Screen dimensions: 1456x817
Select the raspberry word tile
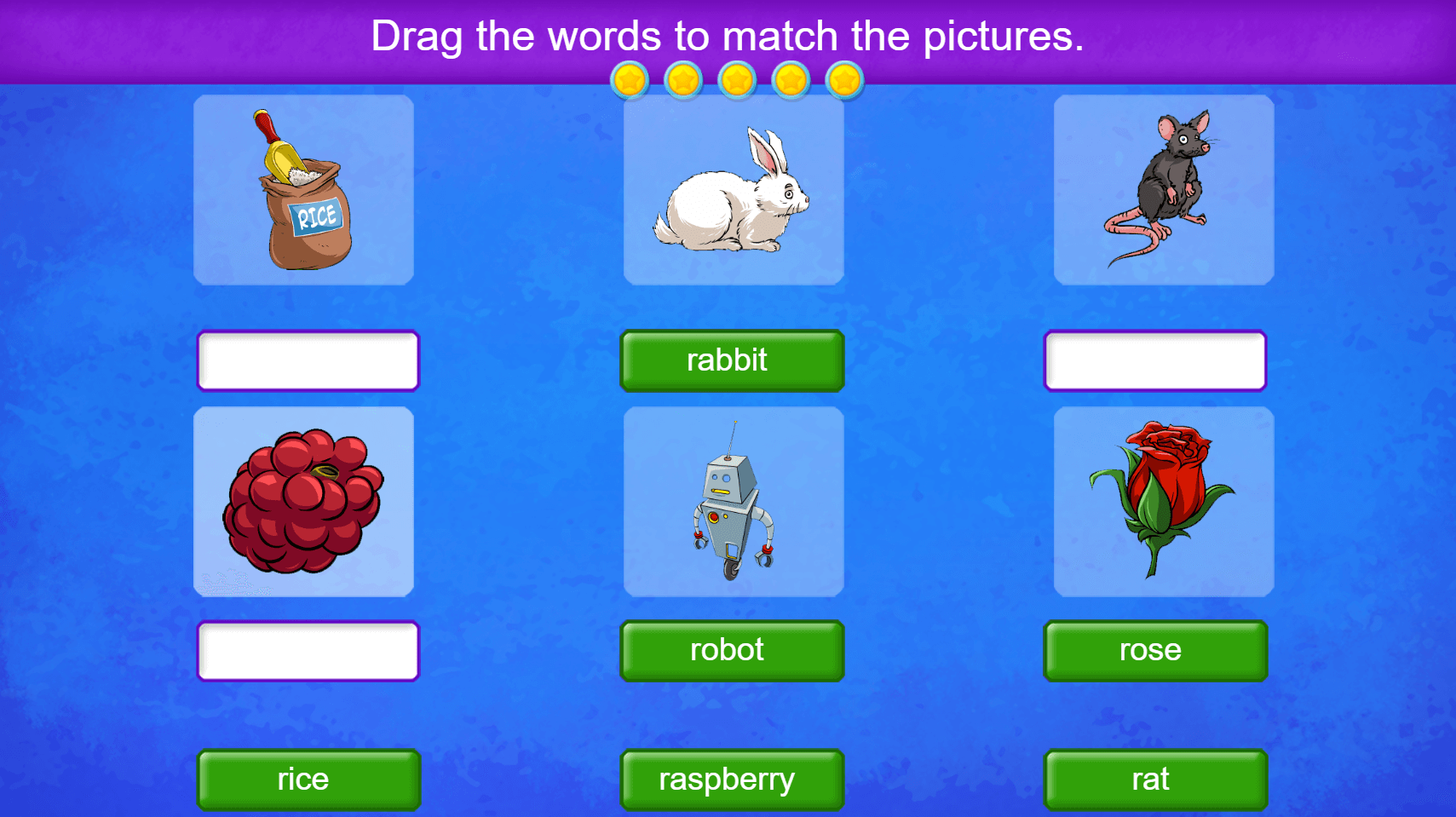click(x=731, y=778)
